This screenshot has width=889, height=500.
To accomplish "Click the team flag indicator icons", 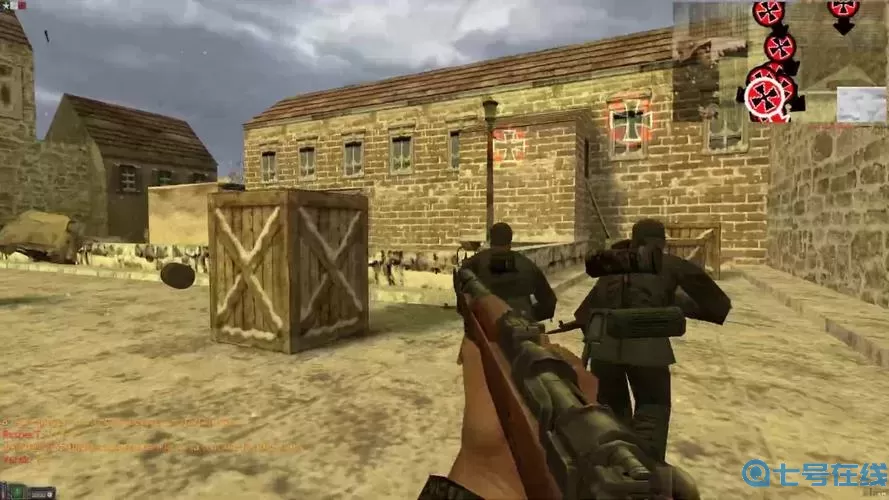I will point(14,5).
